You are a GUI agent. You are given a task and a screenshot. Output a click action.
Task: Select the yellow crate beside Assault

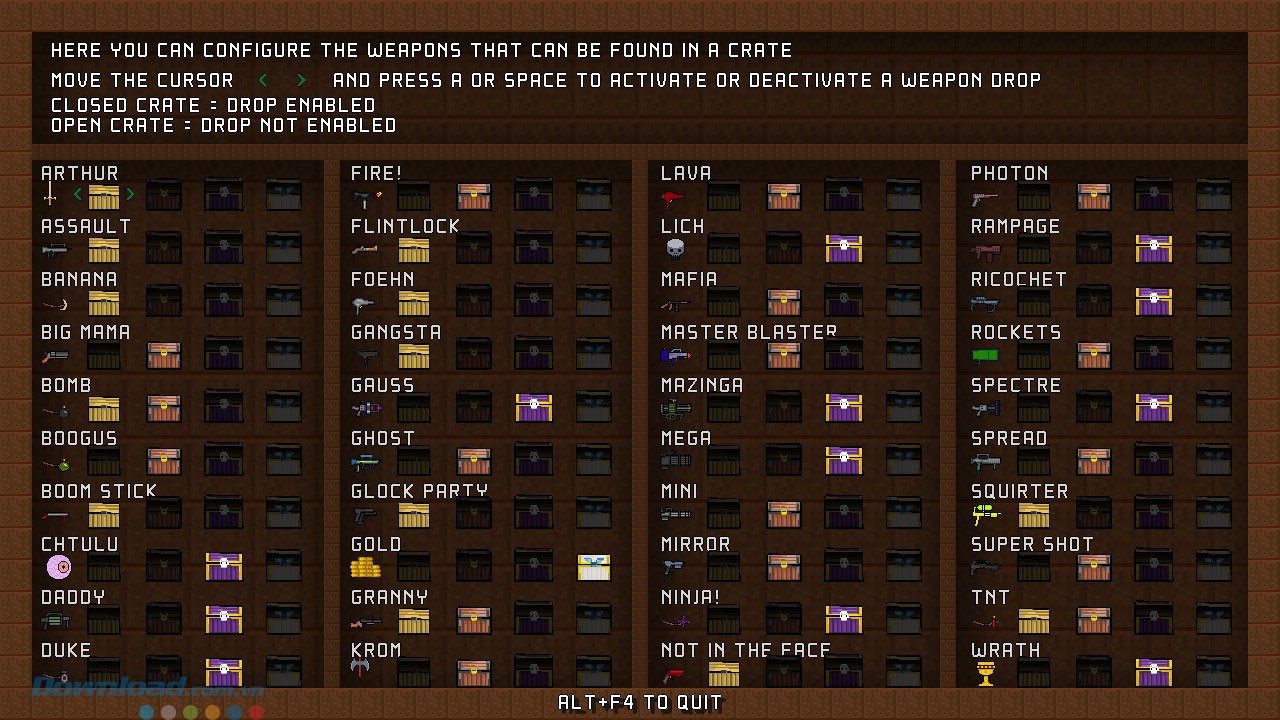[104, 248]
